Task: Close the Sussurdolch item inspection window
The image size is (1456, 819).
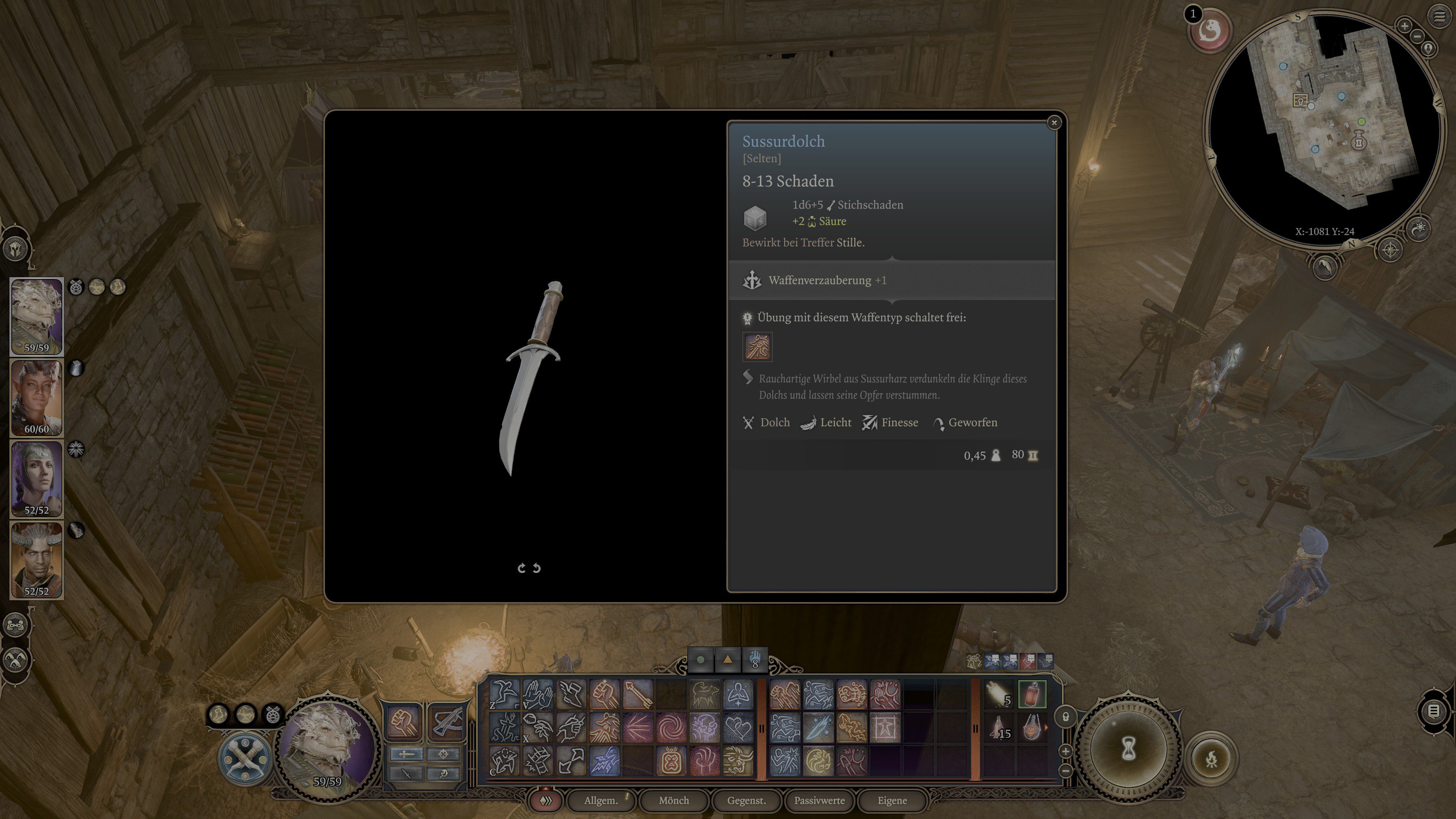Action: point(1054,122)
